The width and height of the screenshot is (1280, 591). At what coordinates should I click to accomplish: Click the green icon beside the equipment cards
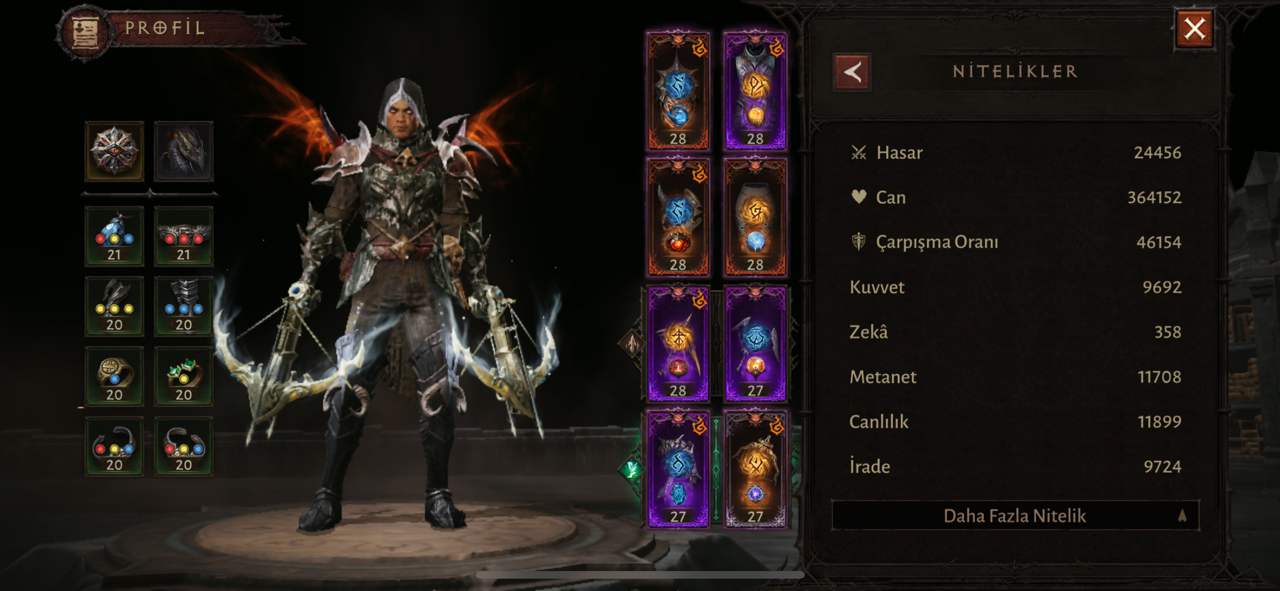click(630, 468)
